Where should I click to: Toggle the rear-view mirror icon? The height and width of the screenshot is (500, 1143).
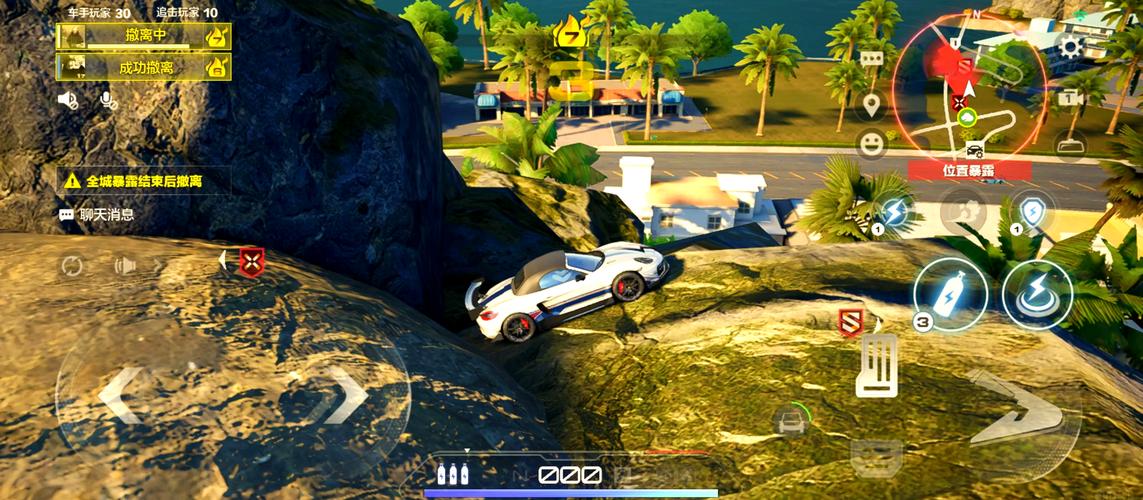point(1070,146)
